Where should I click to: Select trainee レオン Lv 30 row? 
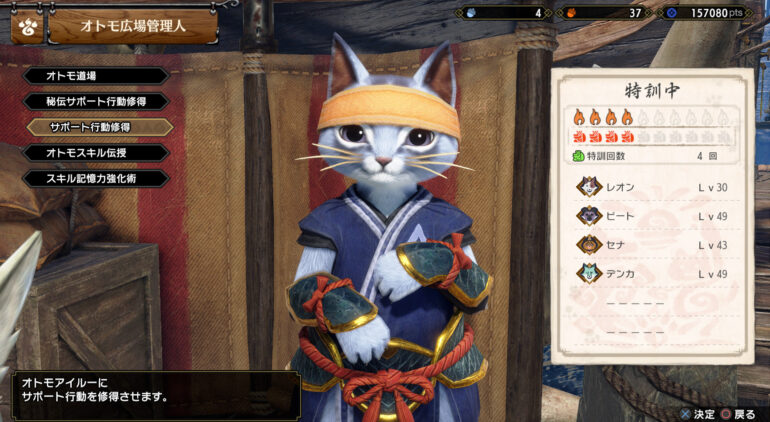tap(657, 187)
